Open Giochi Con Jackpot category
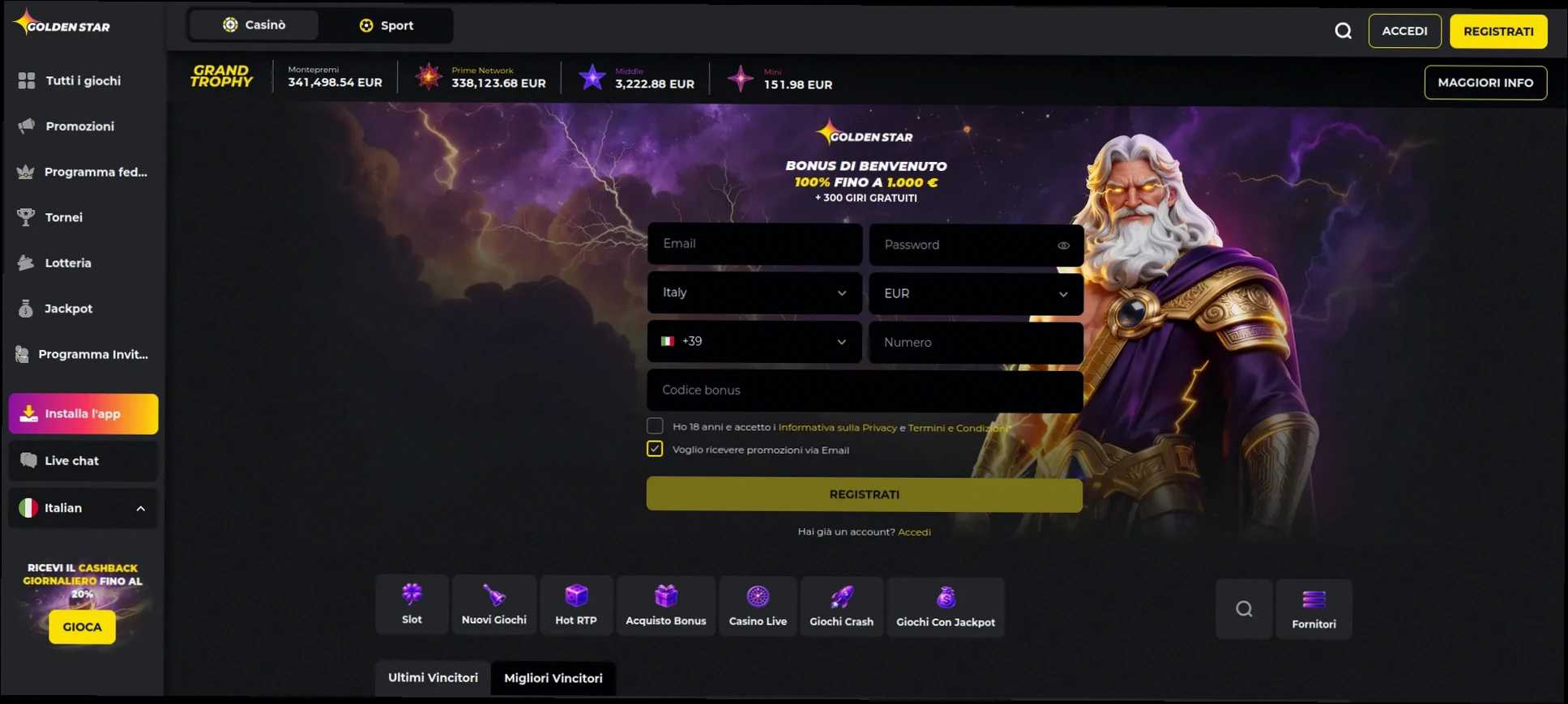Image resolution: width=1568 pixels, height=704 pixels. click(946, 604)
